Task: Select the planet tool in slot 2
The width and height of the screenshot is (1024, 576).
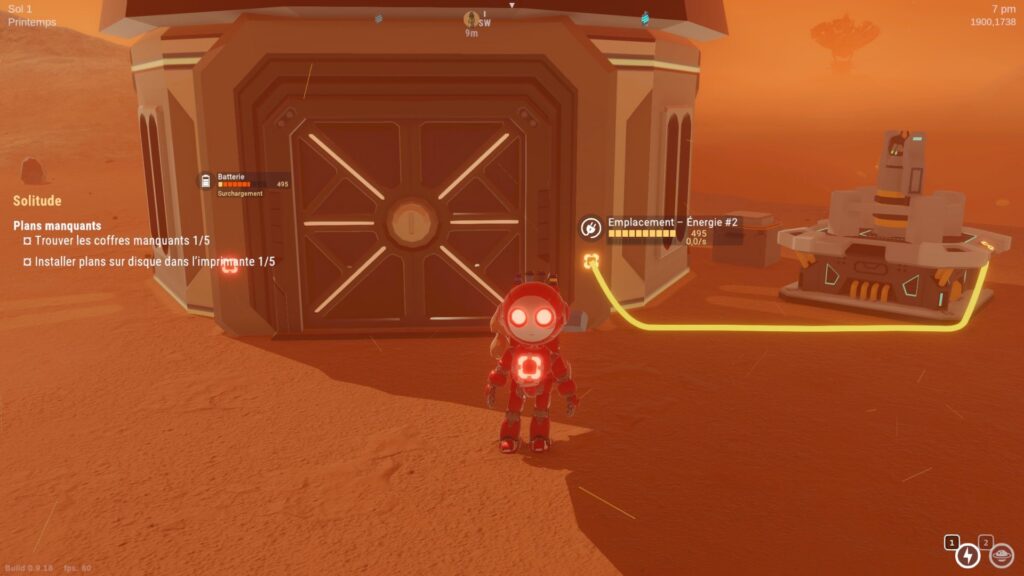Action: point(1001,554)
